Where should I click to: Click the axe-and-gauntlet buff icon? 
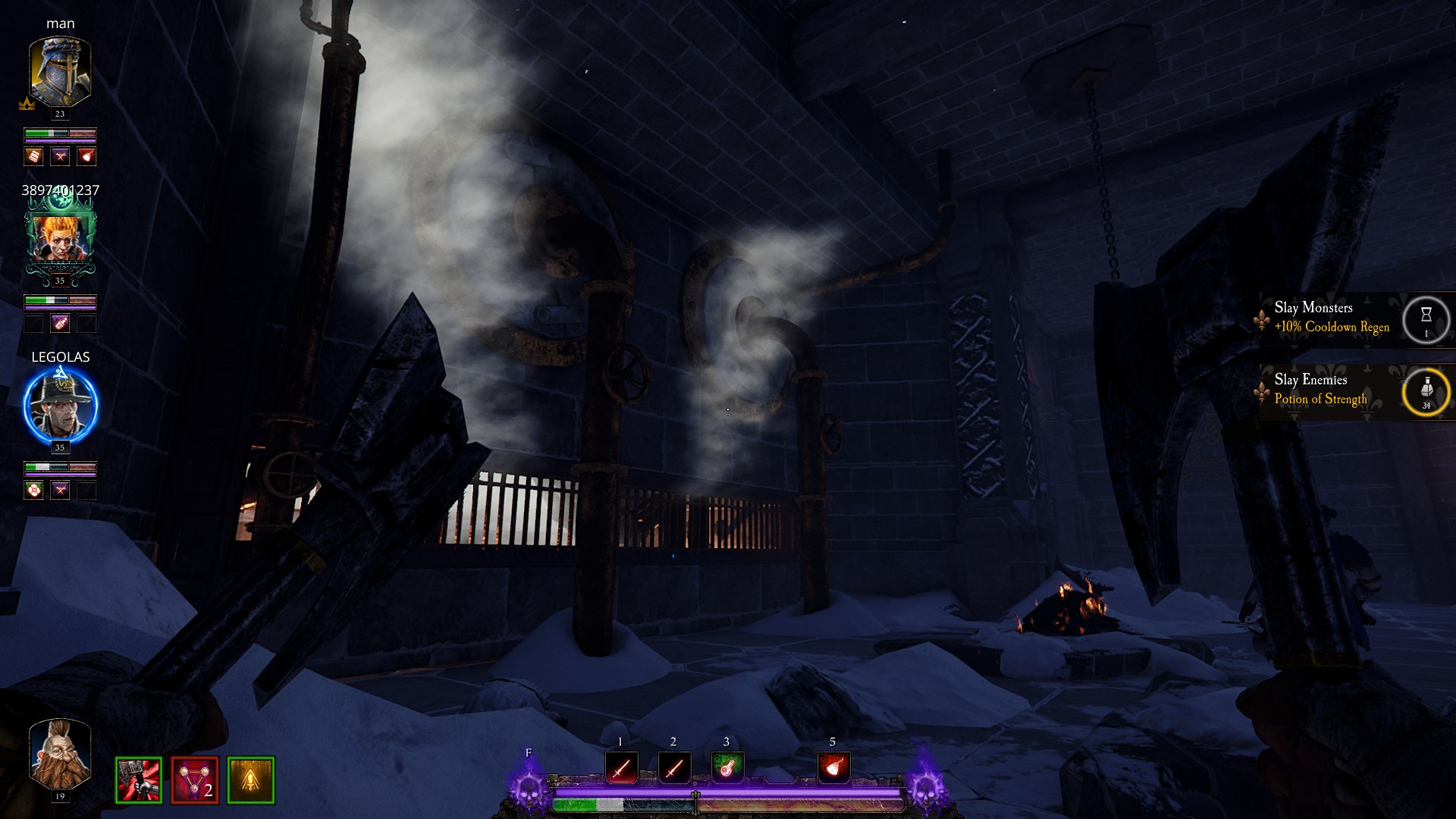[139, 780]
